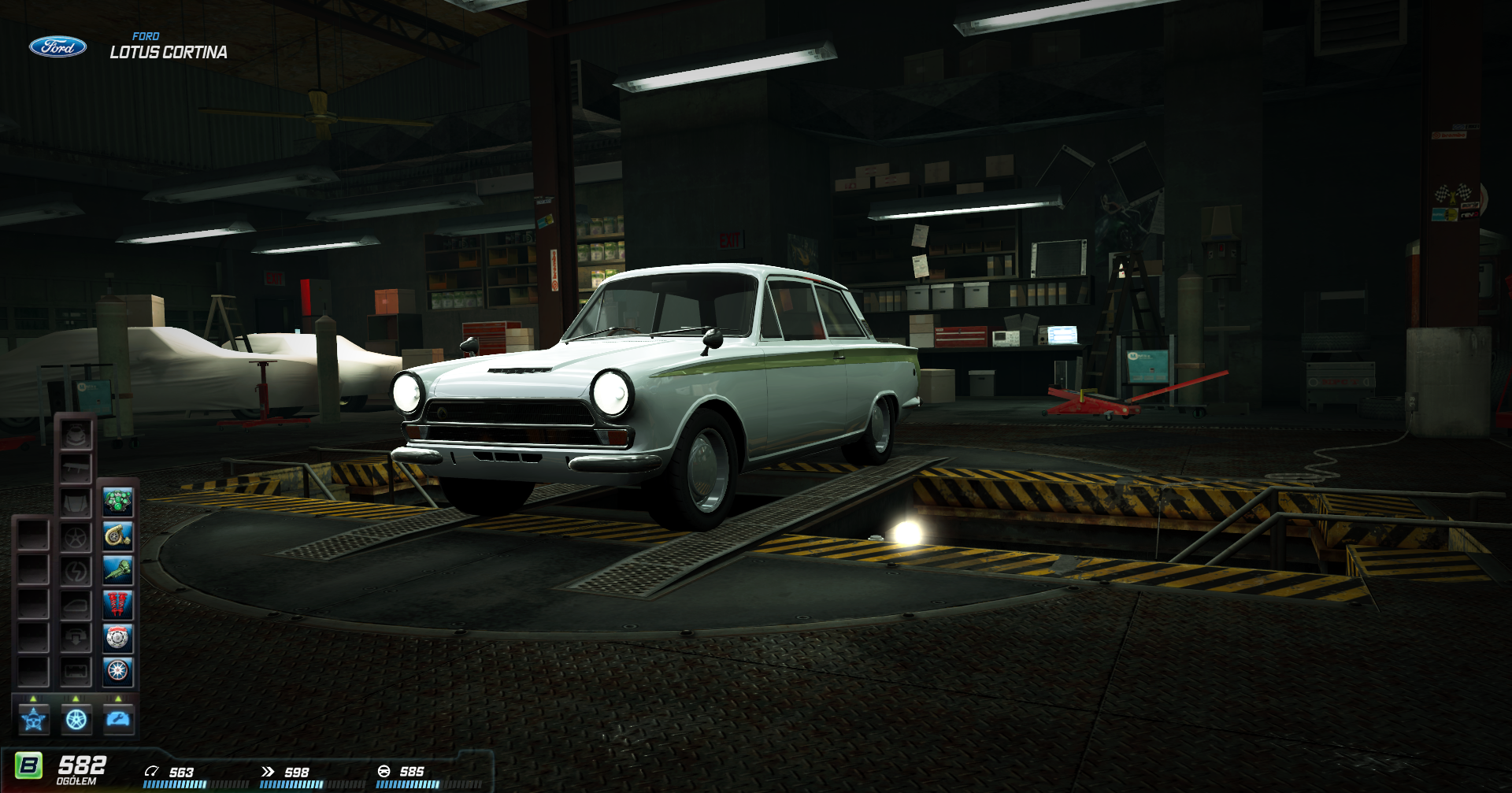Select the license plate visual slot

[x=76, y=672]
